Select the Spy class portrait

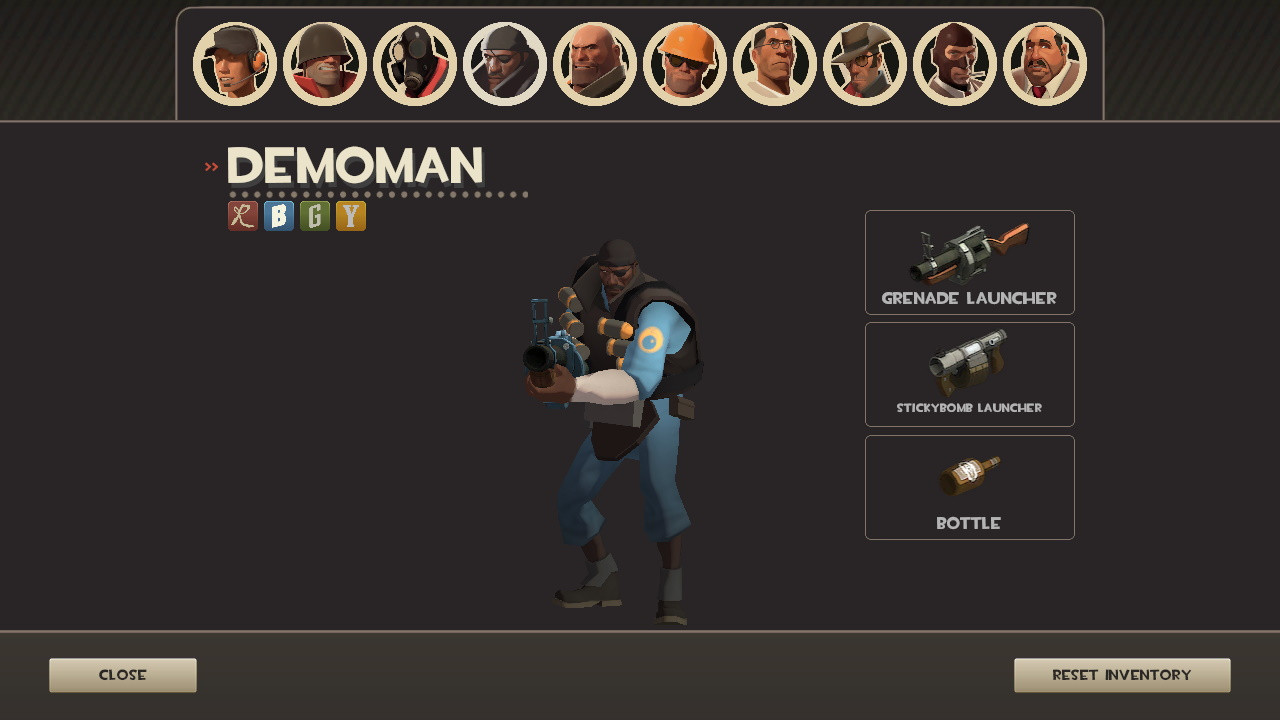(x=954, y=64)
